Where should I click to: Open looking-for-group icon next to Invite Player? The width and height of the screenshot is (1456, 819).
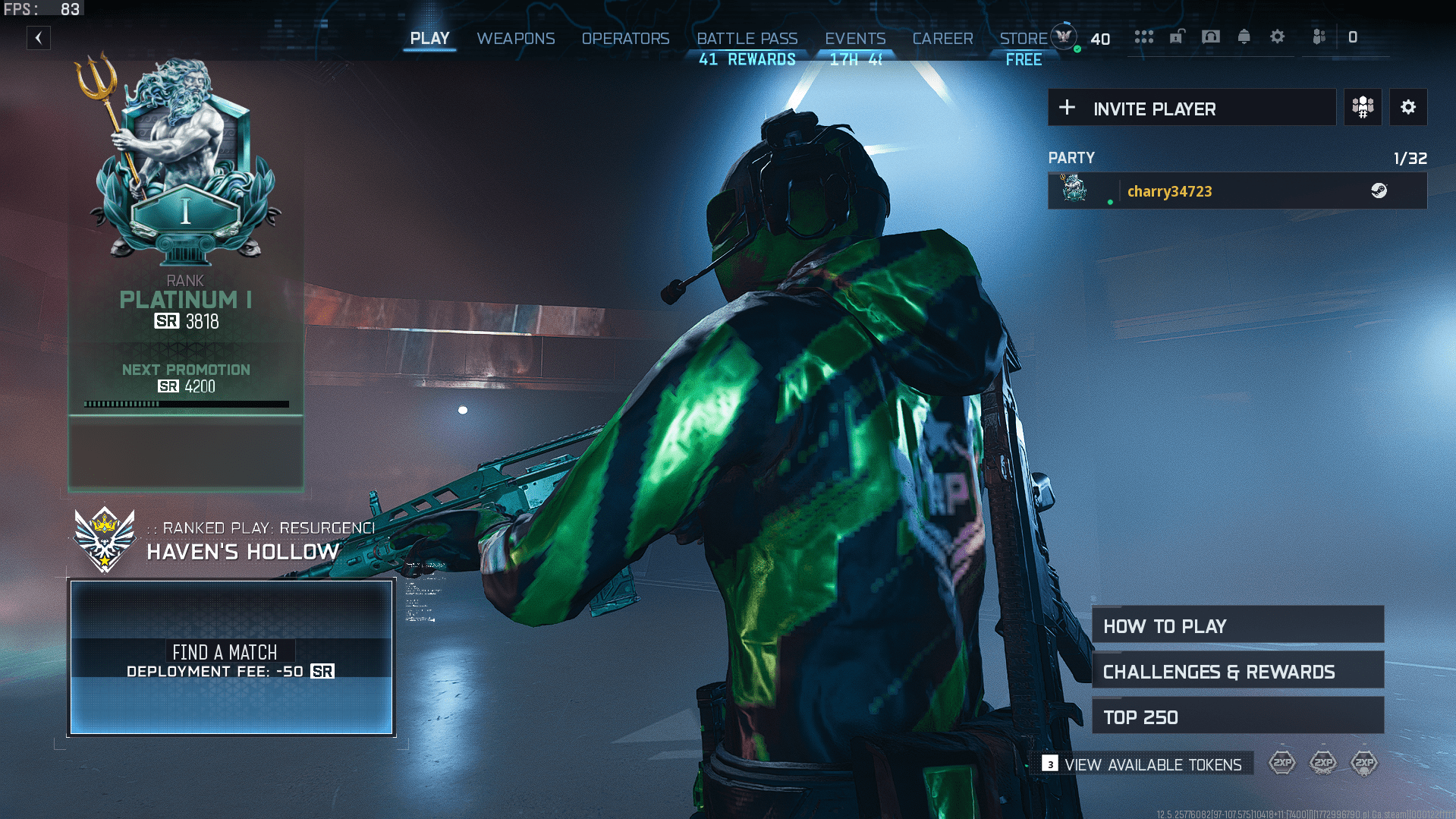pyautogui.click(x=1362, y=107)
